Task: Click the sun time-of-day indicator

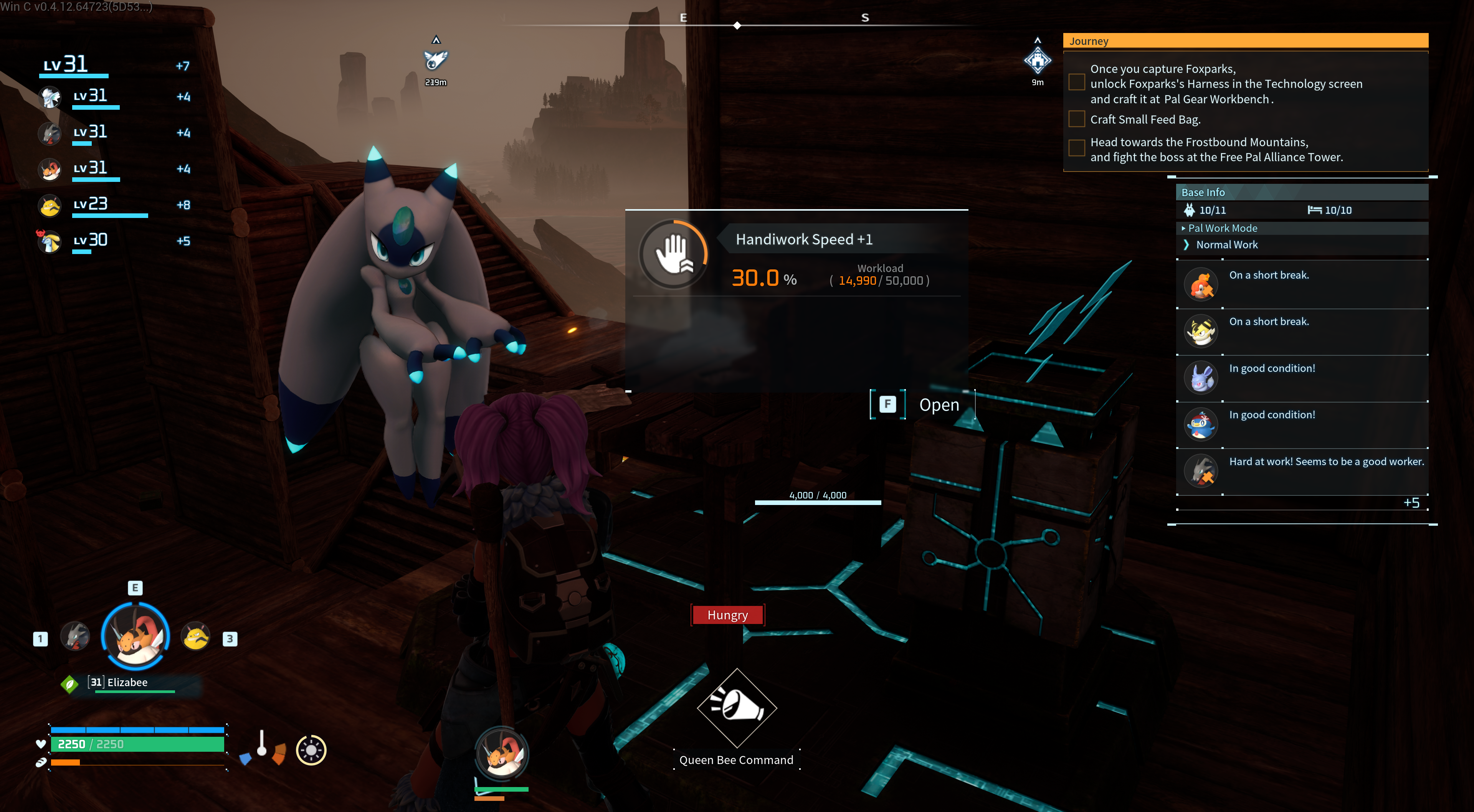Action: [x=311, y=749]
